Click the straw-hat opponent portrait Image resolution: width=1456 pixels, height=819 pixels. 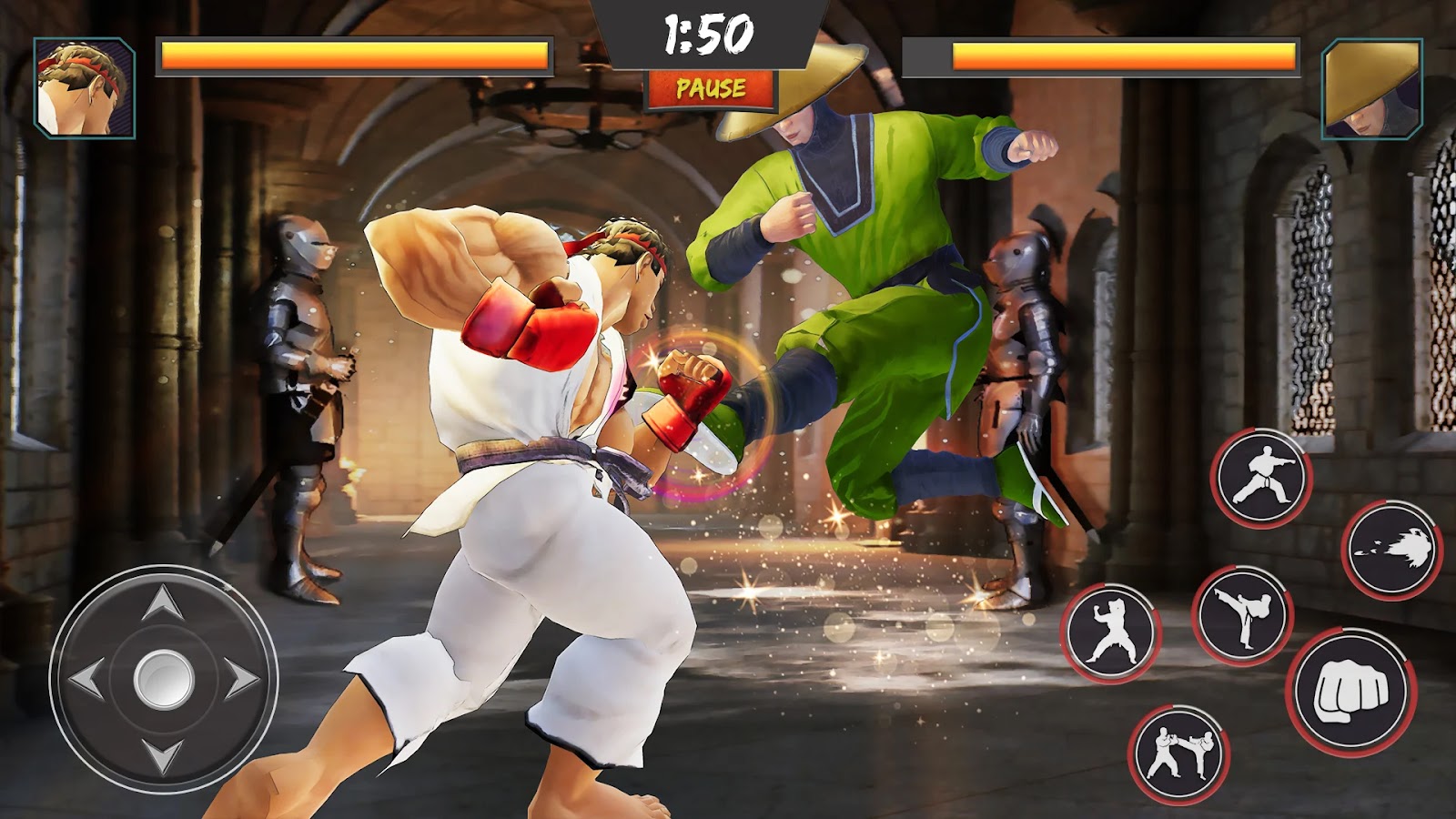point(1371,88)
